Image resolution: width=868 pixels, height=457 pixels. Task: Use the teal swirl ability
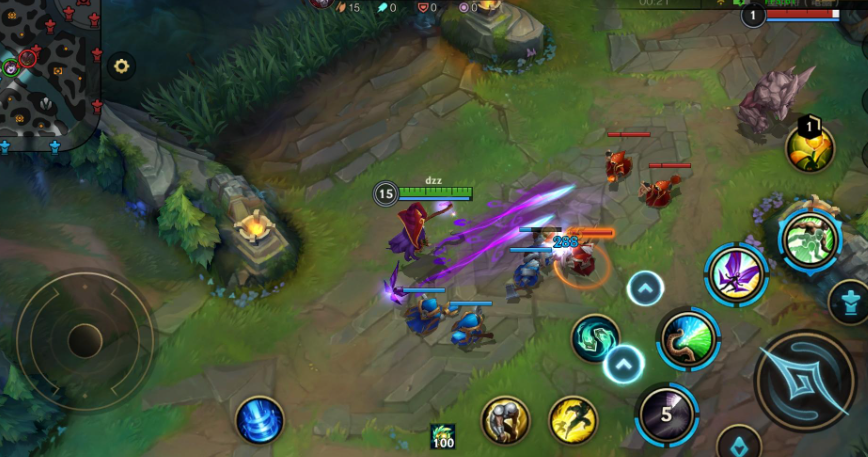[595, 338]
